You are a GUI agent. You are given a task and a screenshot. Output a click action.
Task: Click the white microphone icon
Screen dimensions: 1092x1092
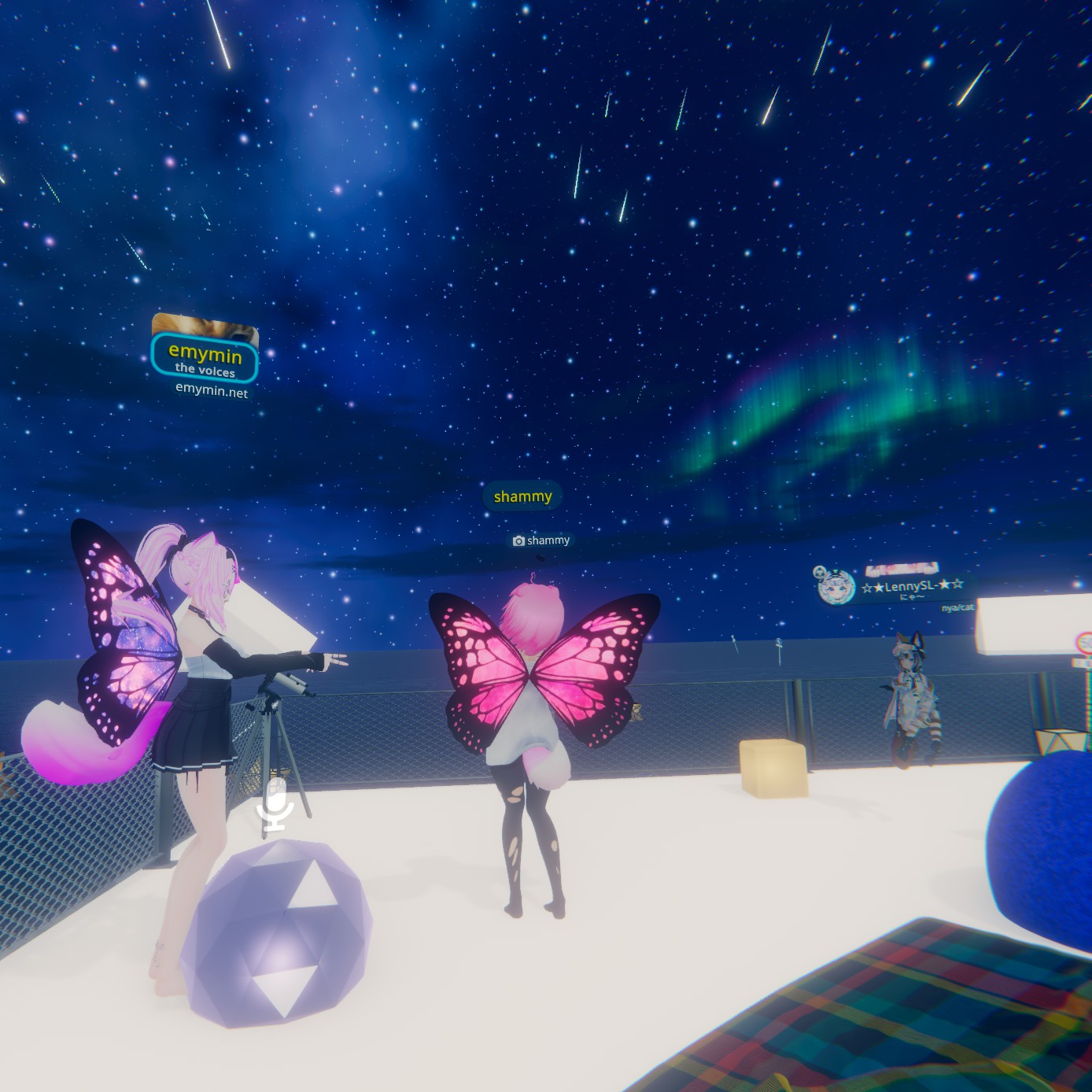[276, 806]
